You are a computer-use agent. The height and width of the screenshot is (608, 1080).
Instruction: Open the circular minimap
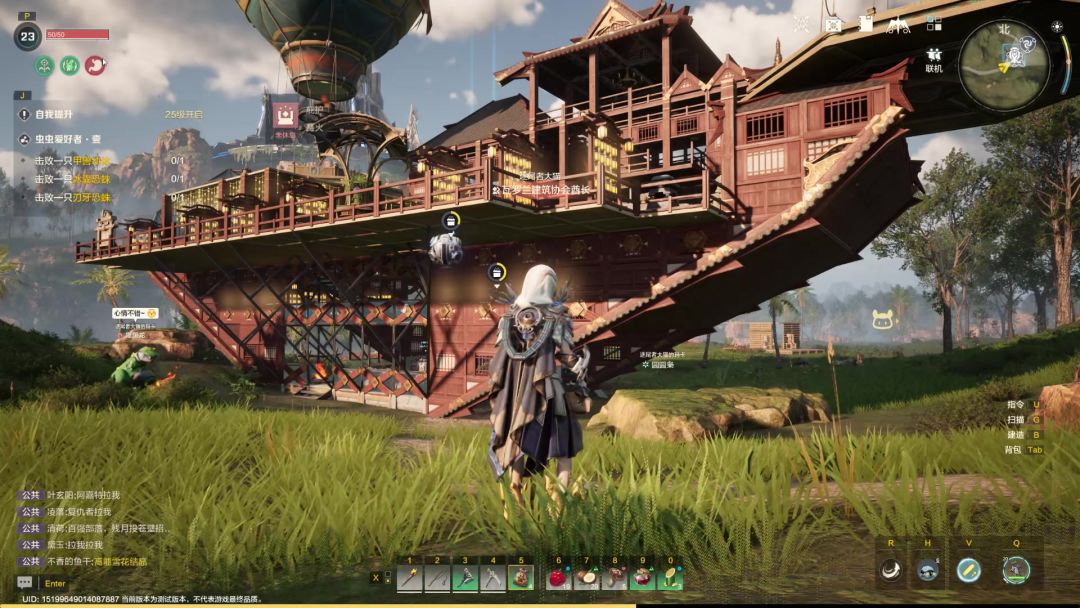1003,66
